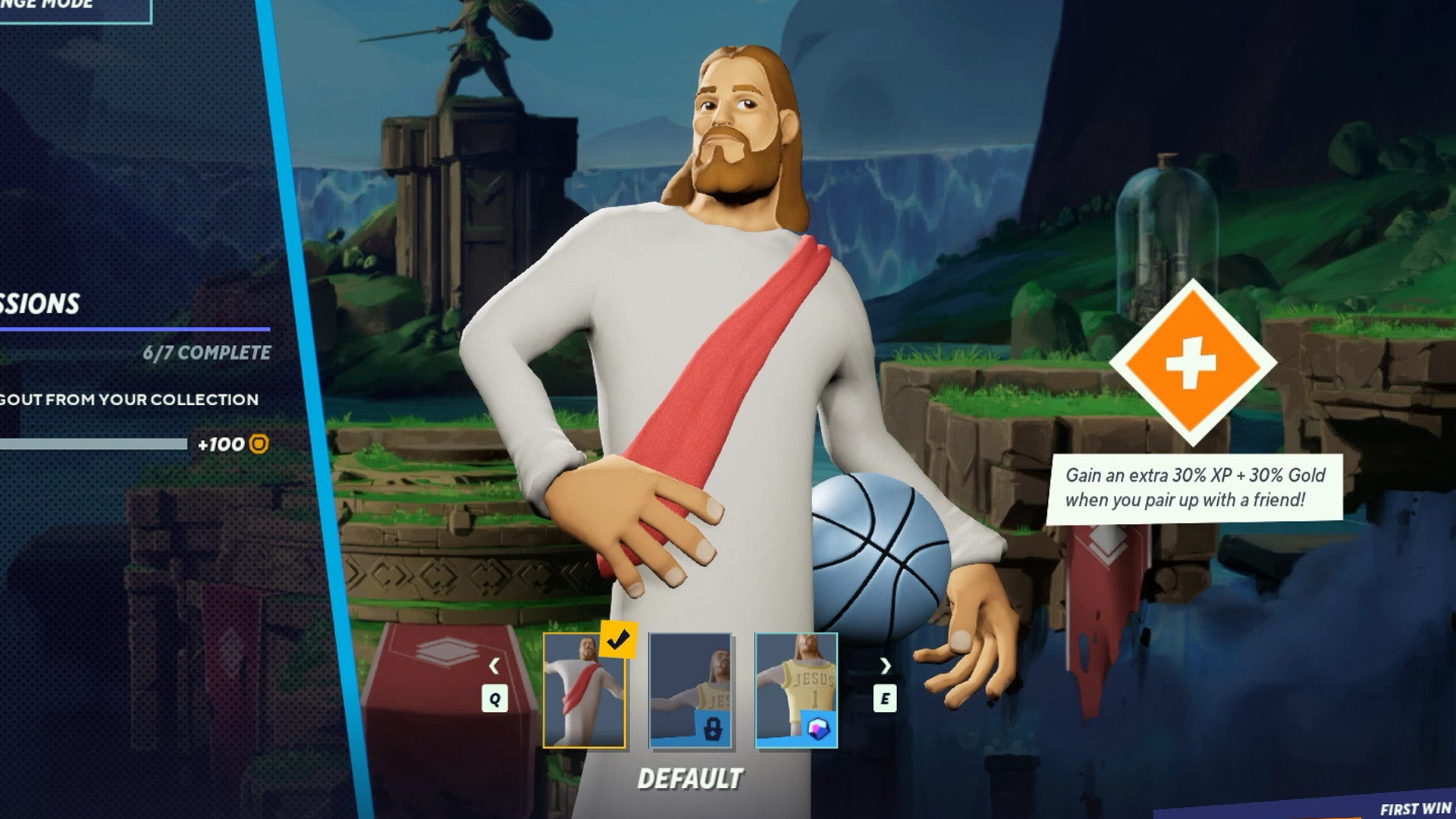Click the mission progress bar under the collection mission
The width and height of the screenshot is (1456, 819).
(95, 444)
